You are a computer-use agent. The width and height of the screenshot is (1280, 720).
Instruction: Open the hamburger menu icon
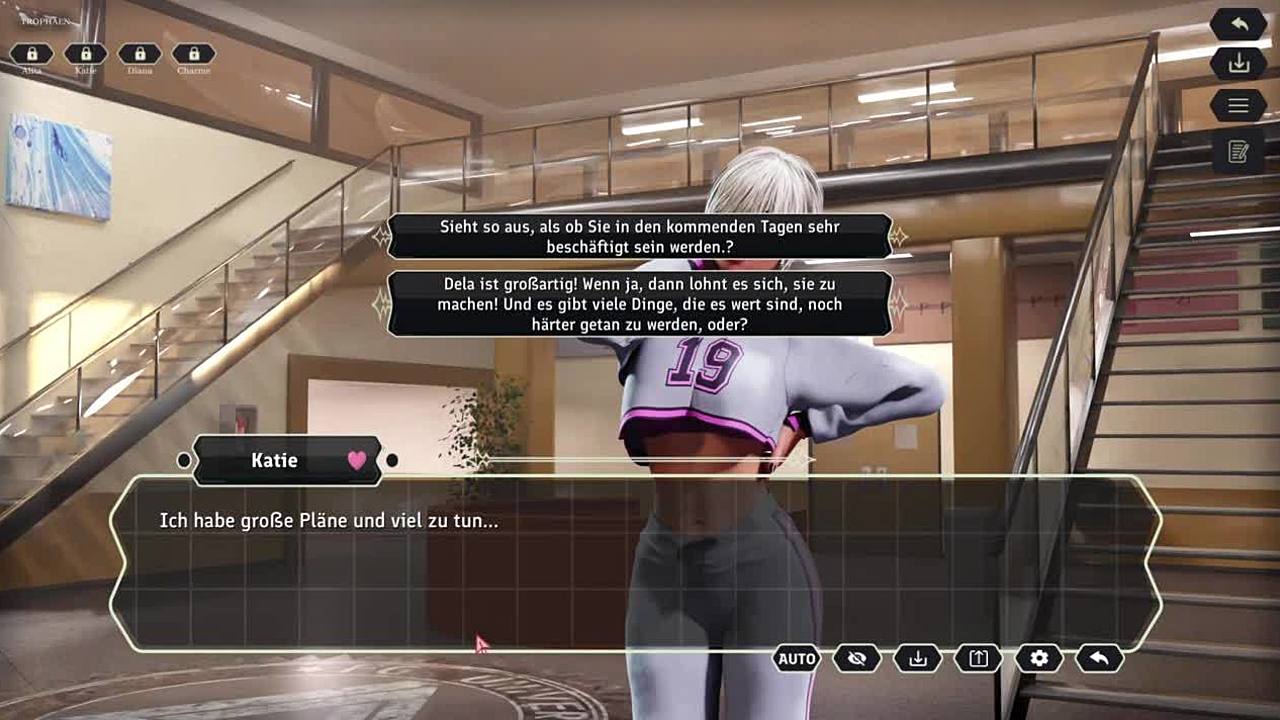tap(1238, 105)
